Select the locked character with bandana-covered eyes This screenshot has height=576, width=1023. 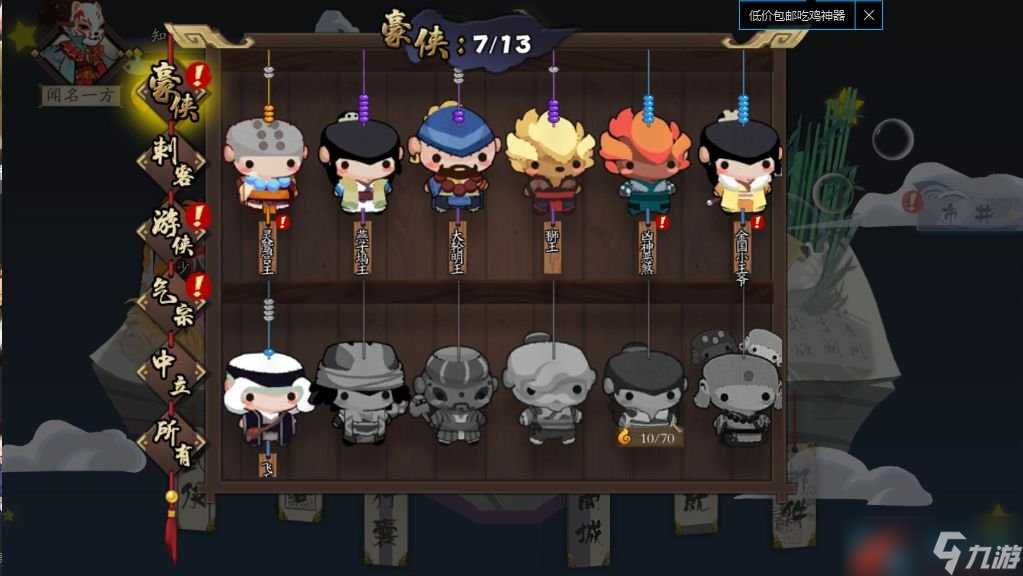coord(361,392)
